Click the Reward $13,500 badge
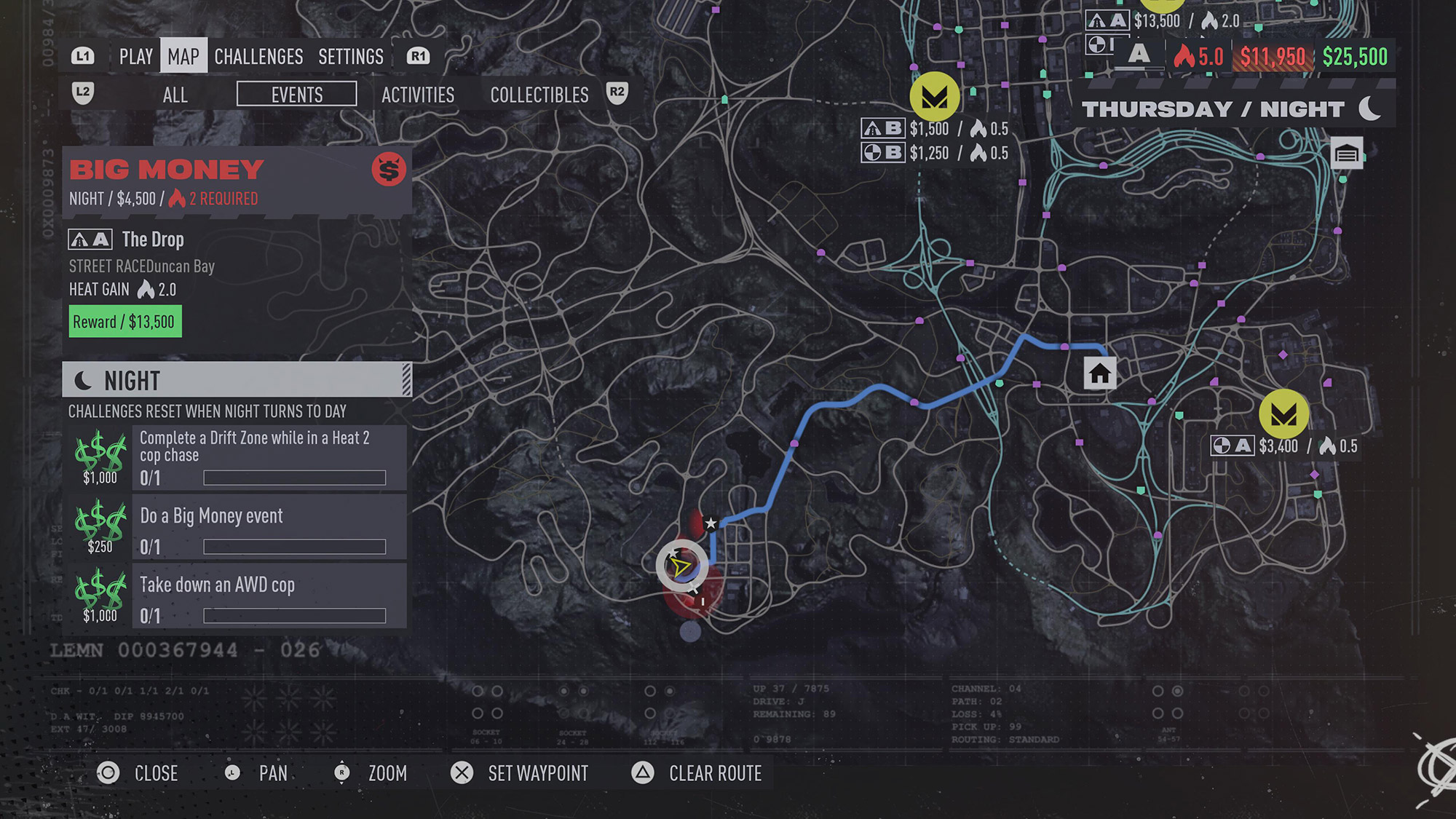 click(x=124, y=322)
